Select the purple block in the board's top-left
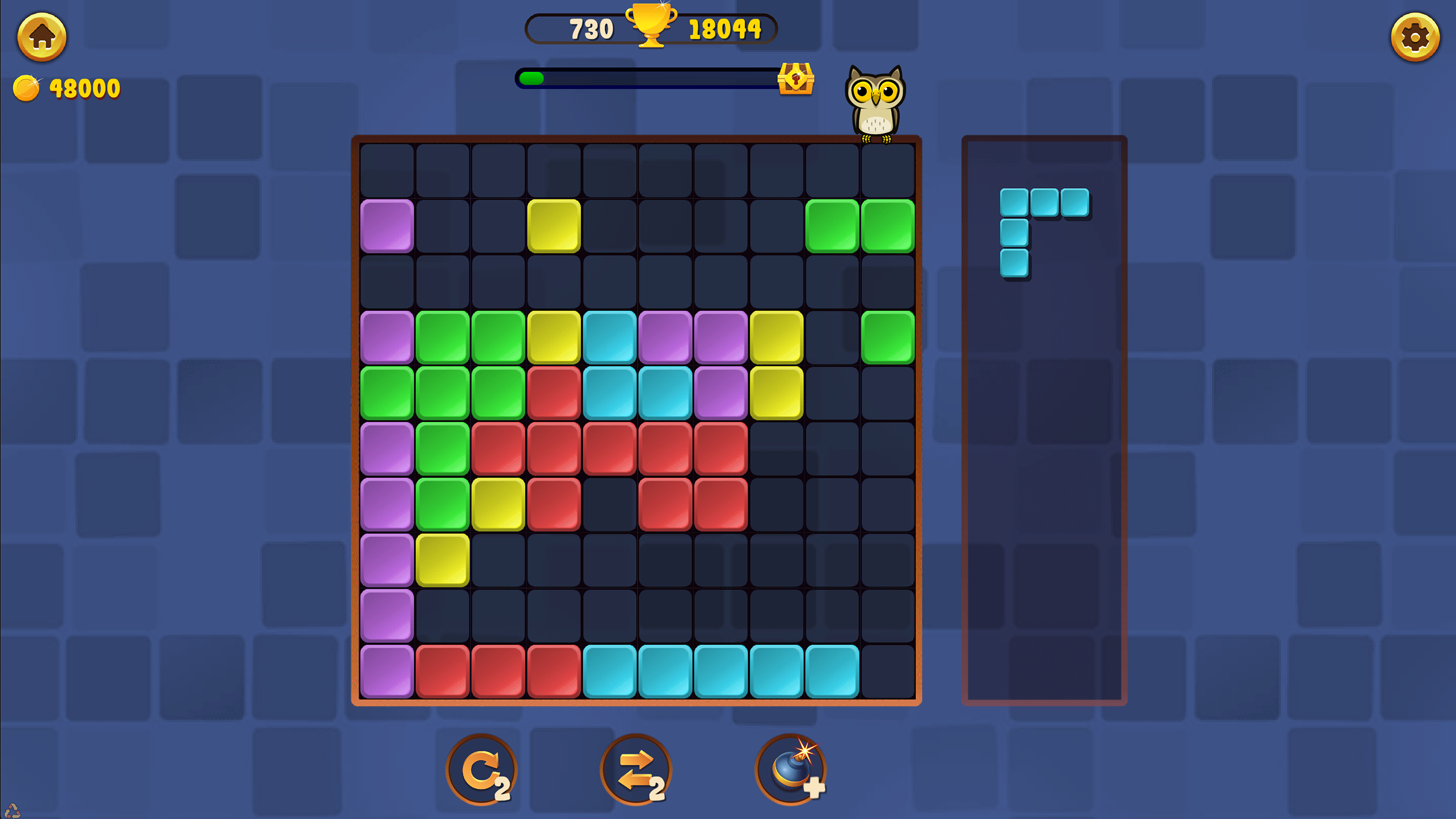 pyautogui.click(x=387, y=225)
